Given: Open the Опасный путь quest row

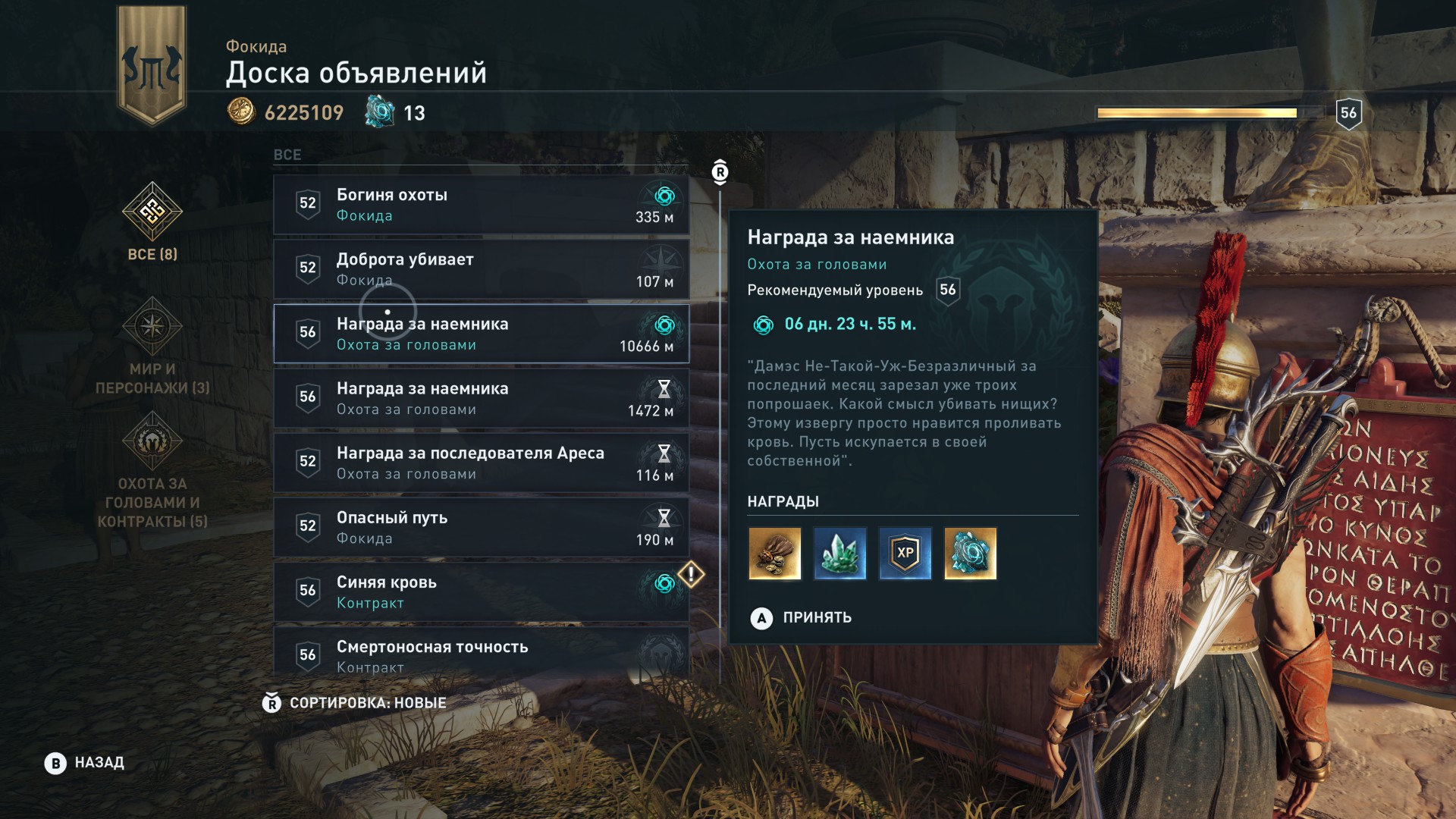Looking at the screenshot, I should pos(481,527).
